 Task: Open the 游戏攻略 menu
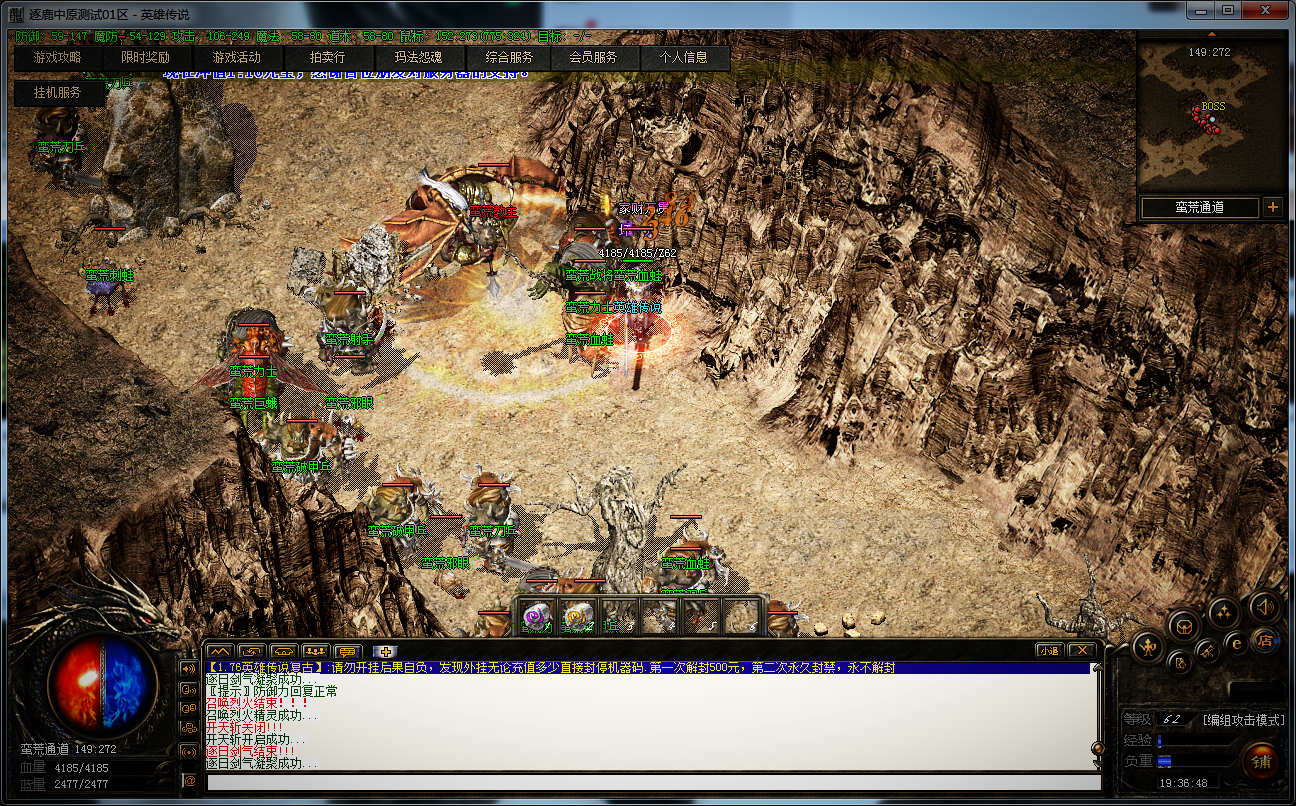(x=58, y=58)
